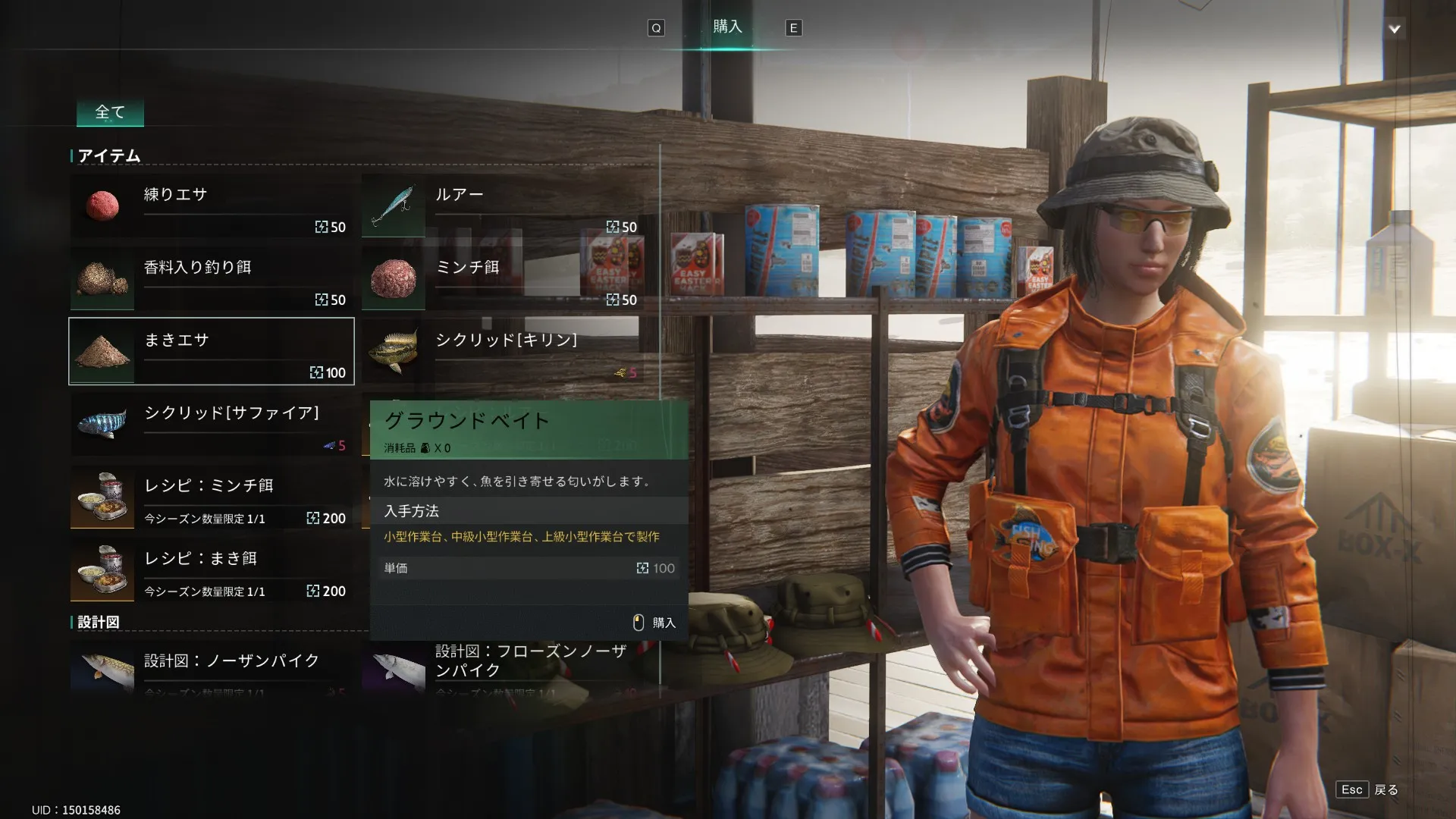Choose 設計図：ノーザンパイク blueprint
The height and width of the screenshot is (819, 1456).
[212, 667]
